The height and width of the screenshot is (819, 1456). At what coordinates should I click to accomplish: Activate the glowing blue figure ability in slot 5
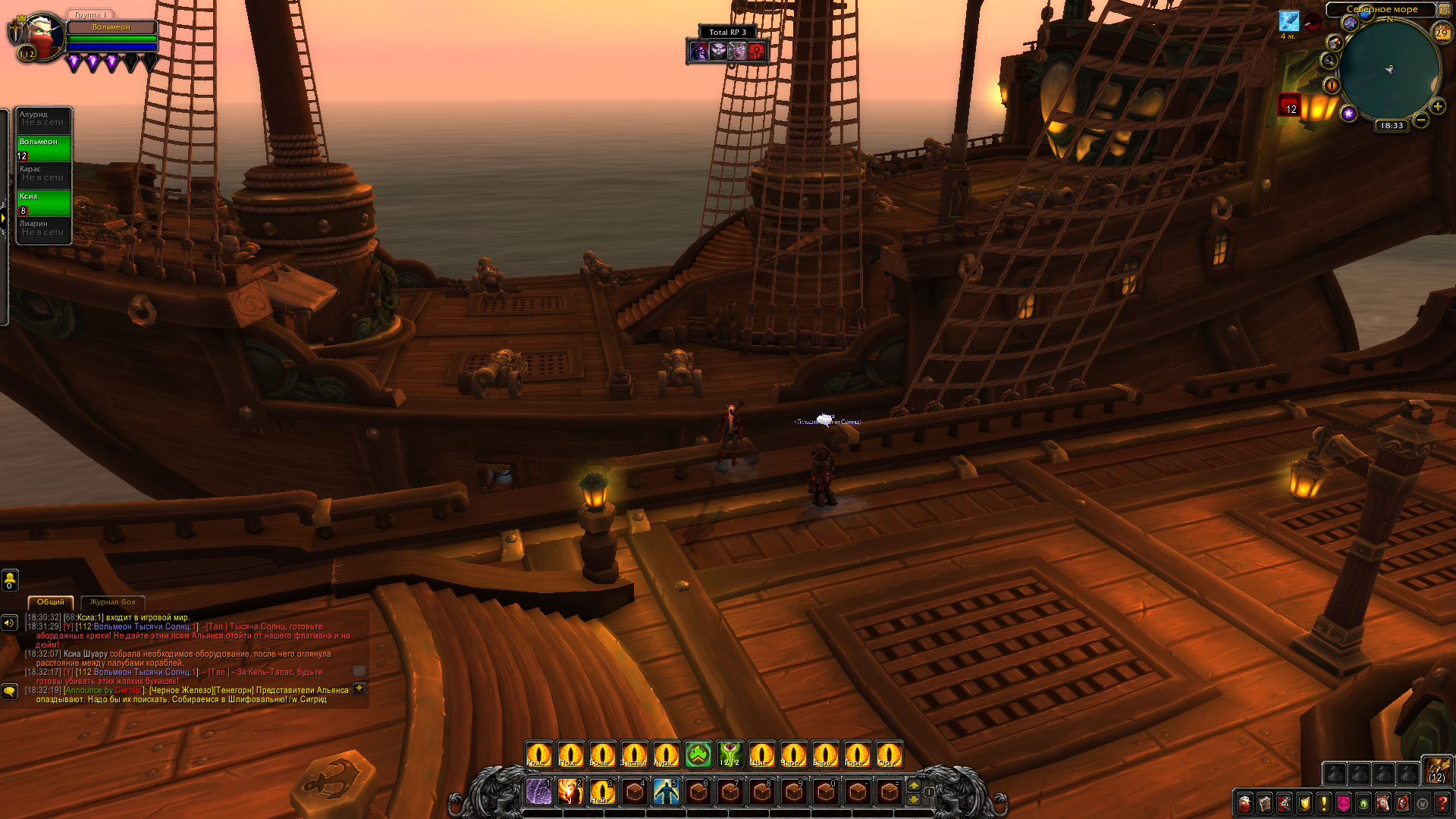(x=666, y=792)
